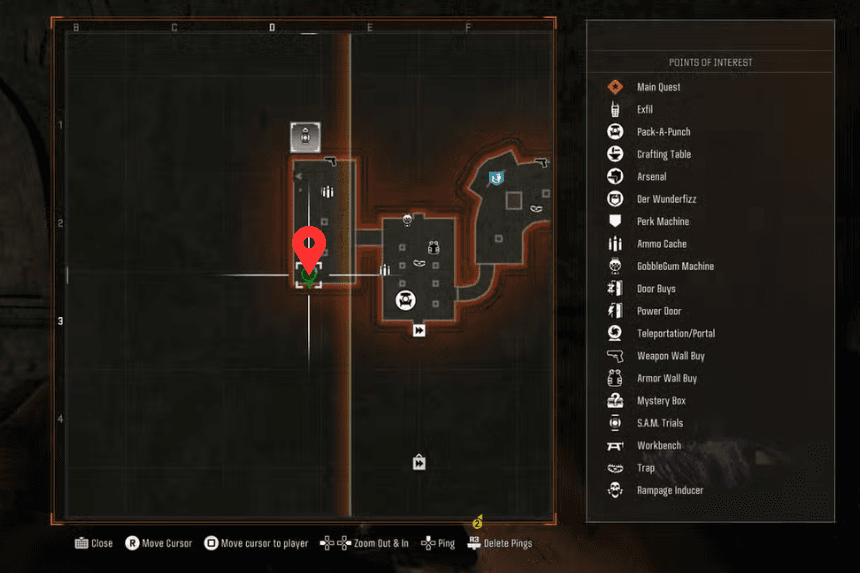Choose the Exfil entry in the legend

point(644,110)
